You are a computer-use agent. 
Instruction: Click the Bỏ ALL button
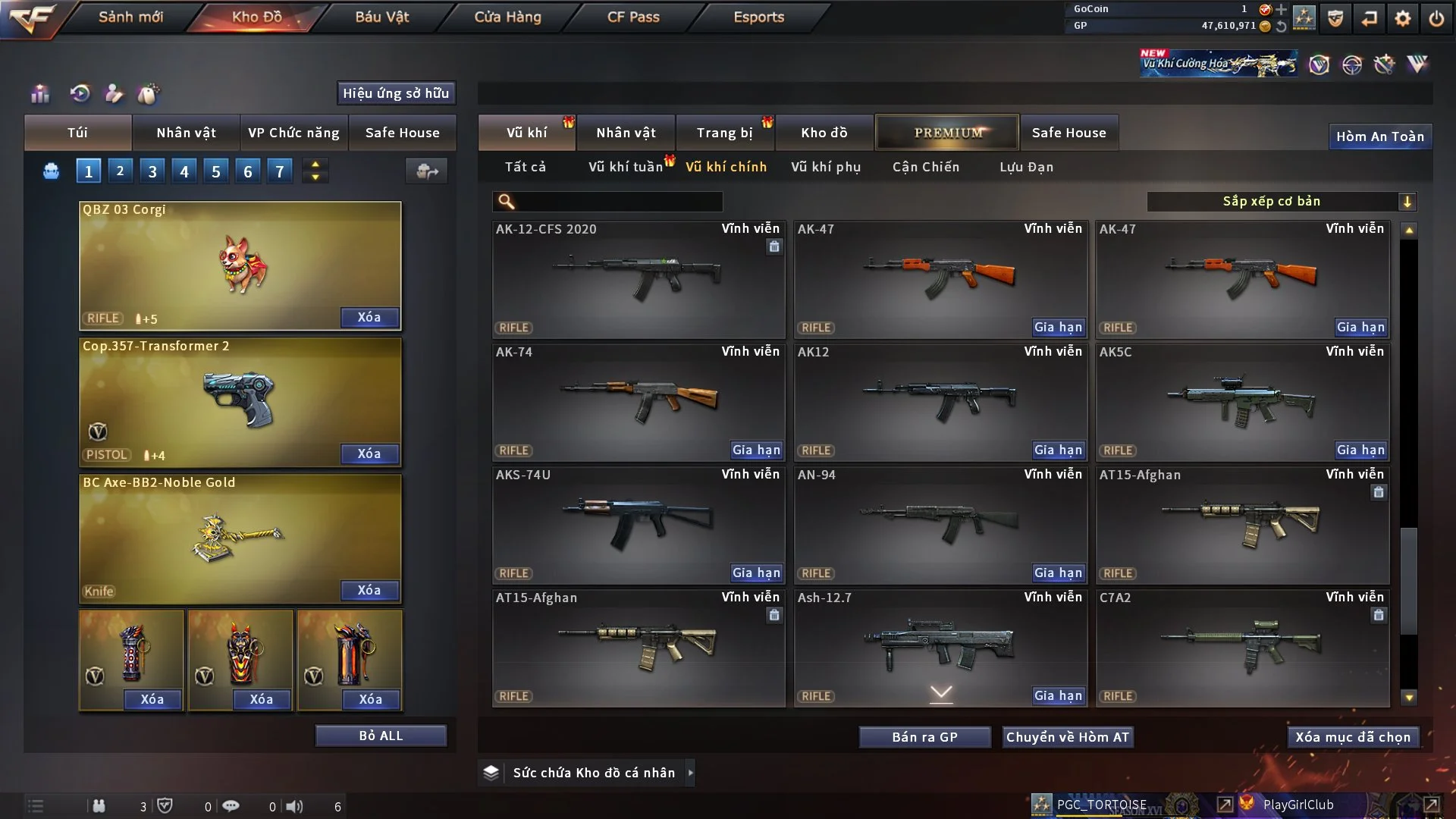[x=381, y=736]
